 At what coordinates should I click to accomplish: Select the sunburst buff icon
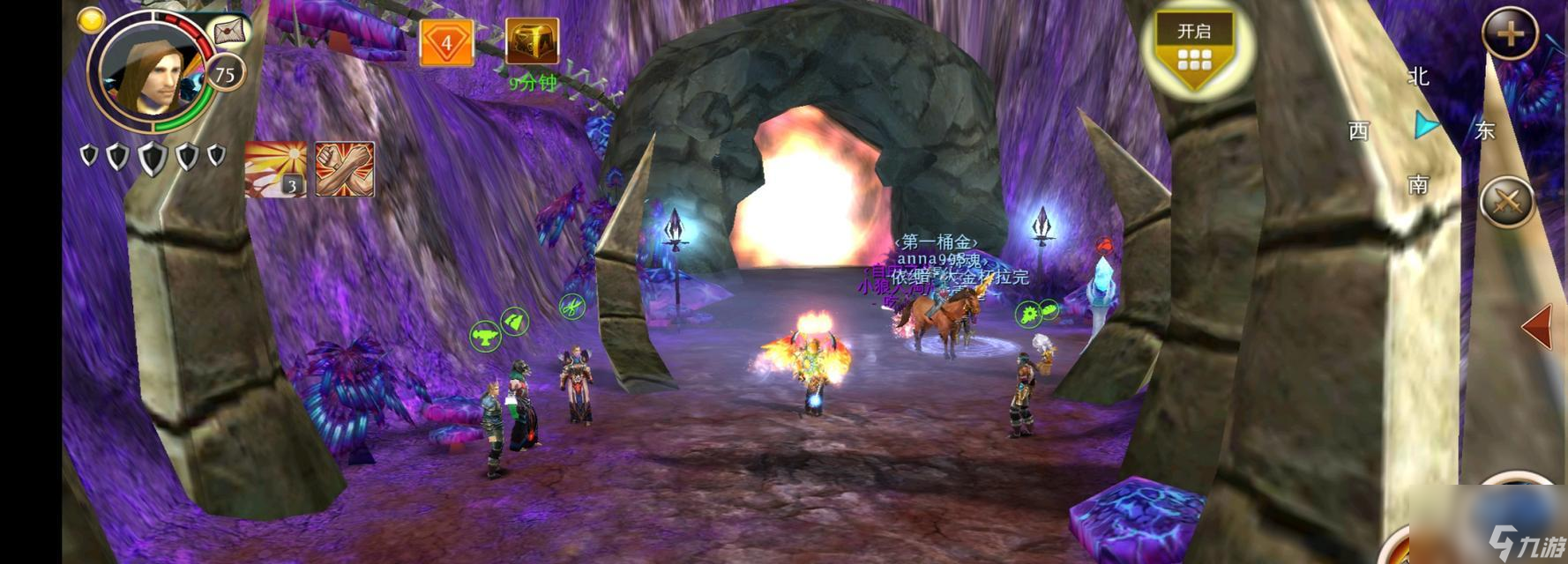coord(275,168)
